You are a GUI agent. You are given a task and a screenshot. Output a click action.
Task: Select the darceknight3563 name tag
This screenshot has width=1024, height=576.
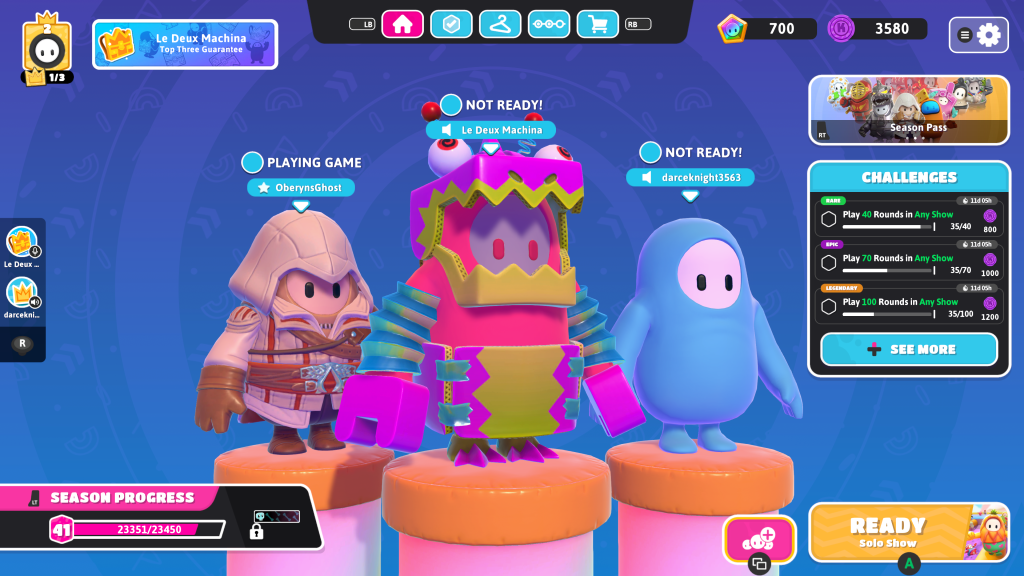(690, 177)
